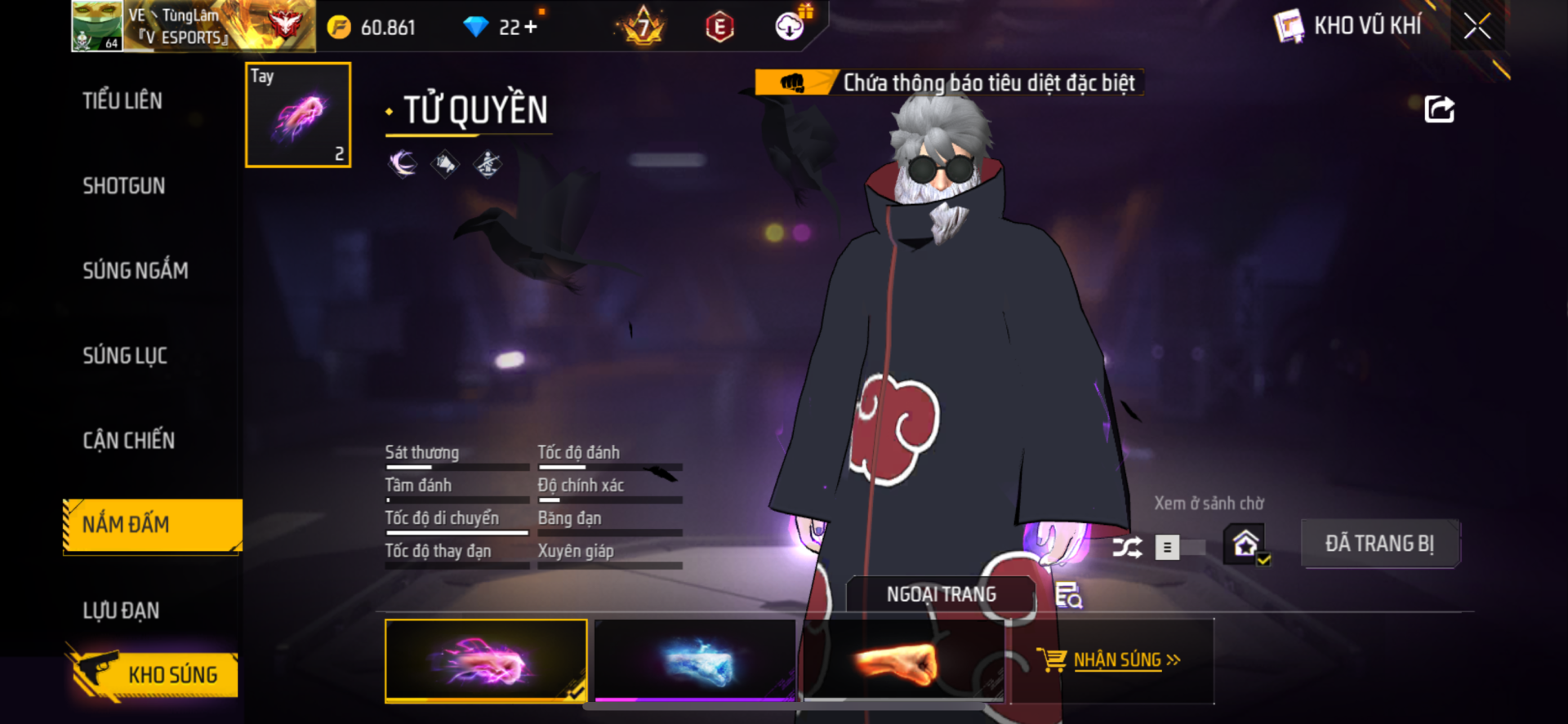Open the NGOẠI TRANG tab

pos(941,595)
